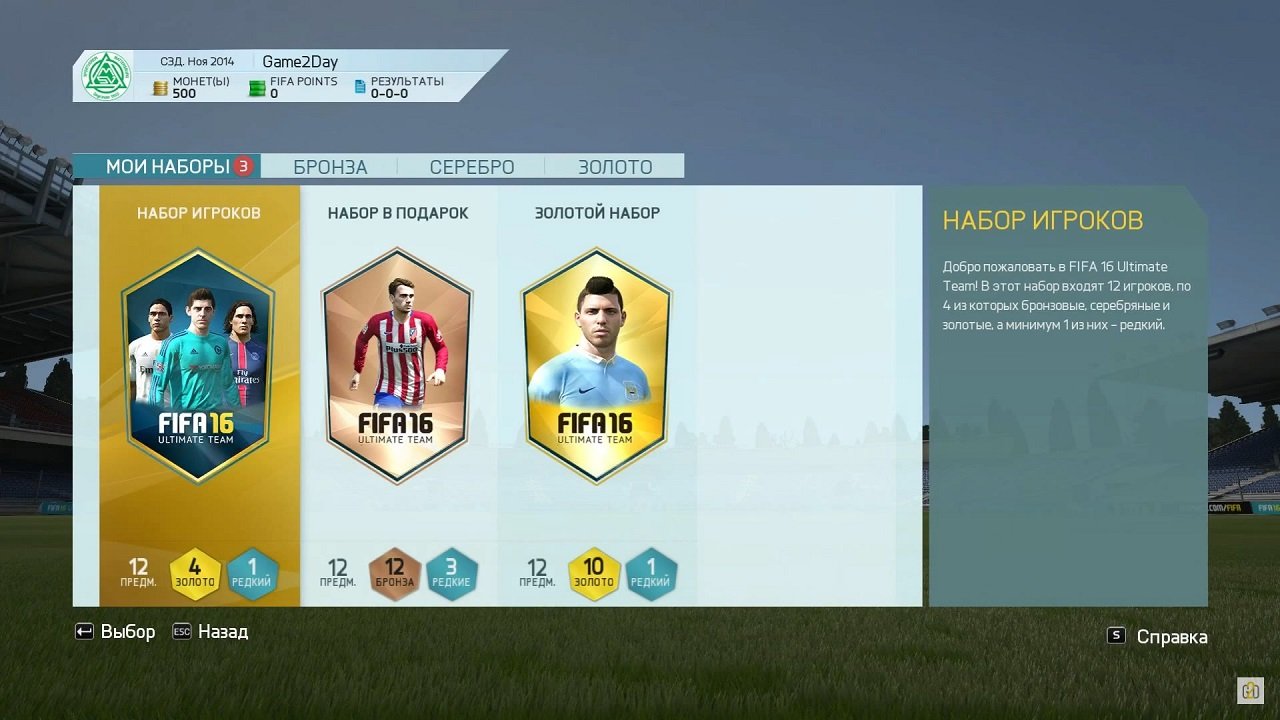Switch to the ЗОЛОТО tab

tap(615, 166)
